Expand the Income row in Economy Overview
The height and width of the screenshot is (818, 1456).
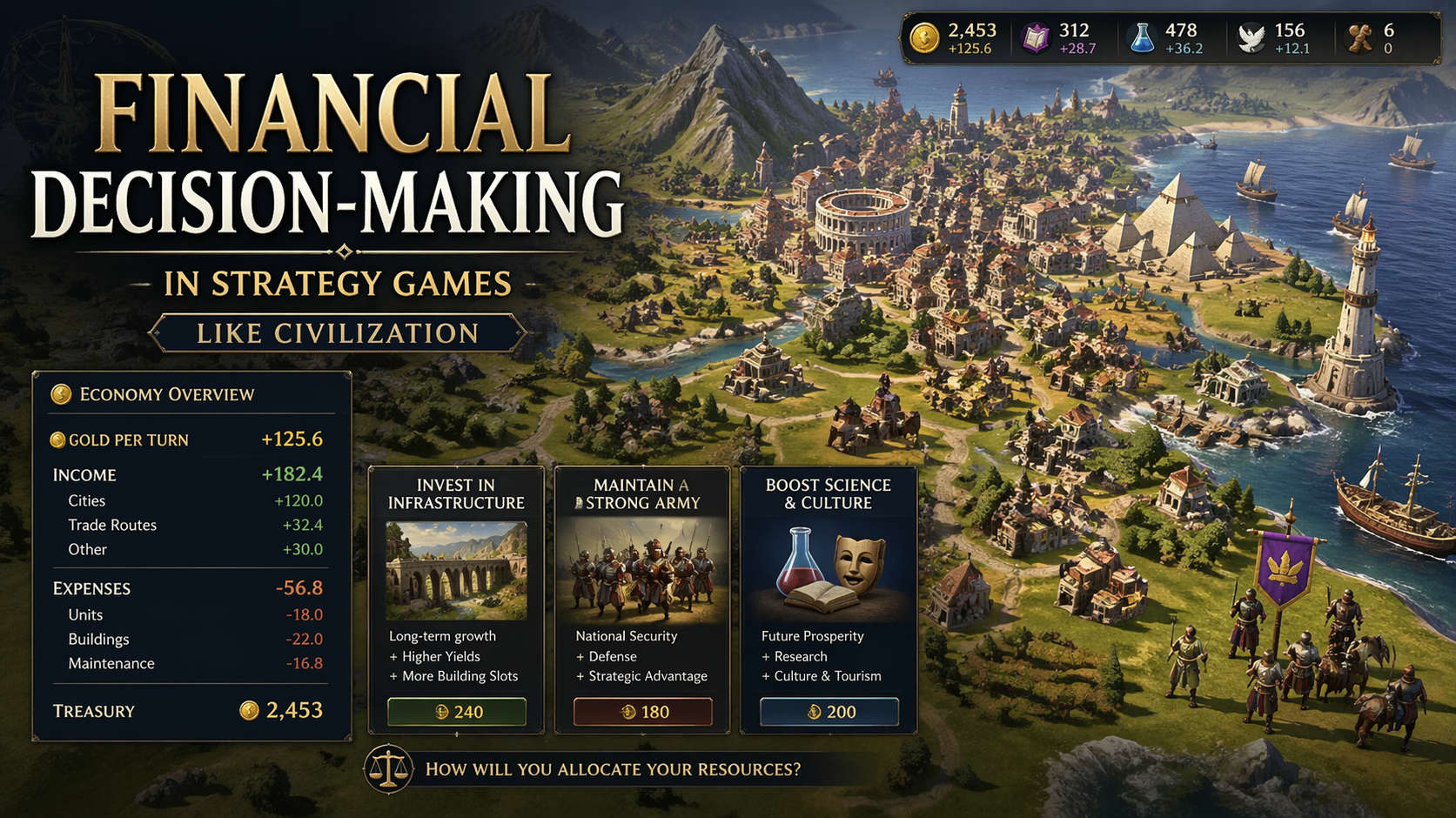point(187,474)
